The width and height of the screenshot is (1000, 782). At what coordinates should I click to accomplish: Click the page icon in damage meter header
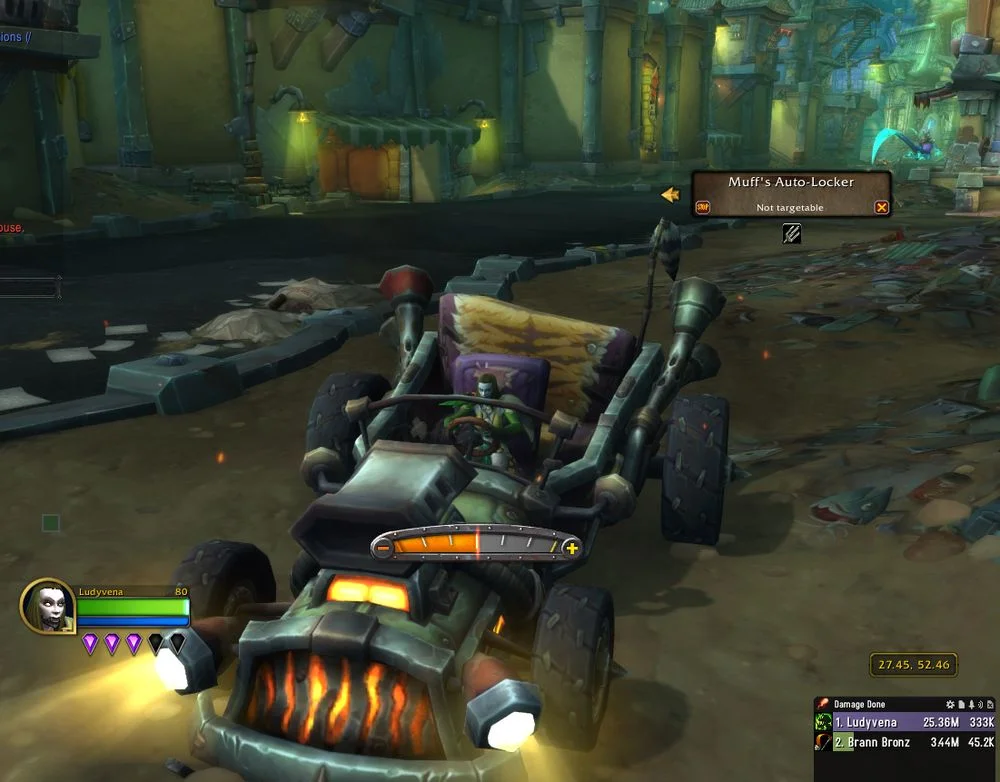(960, 705)
